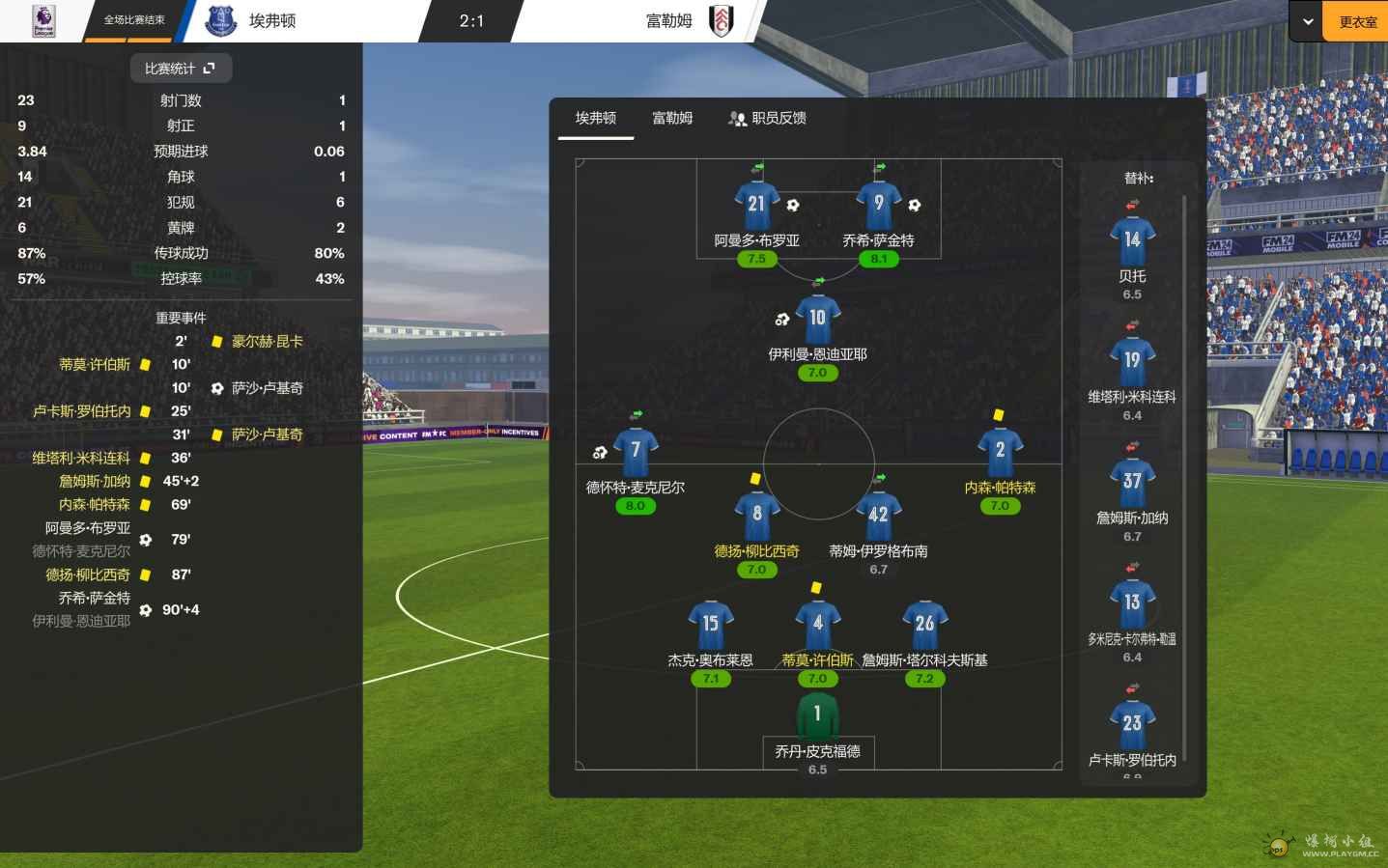Click the Fulham club crest in header

[721, 21]
